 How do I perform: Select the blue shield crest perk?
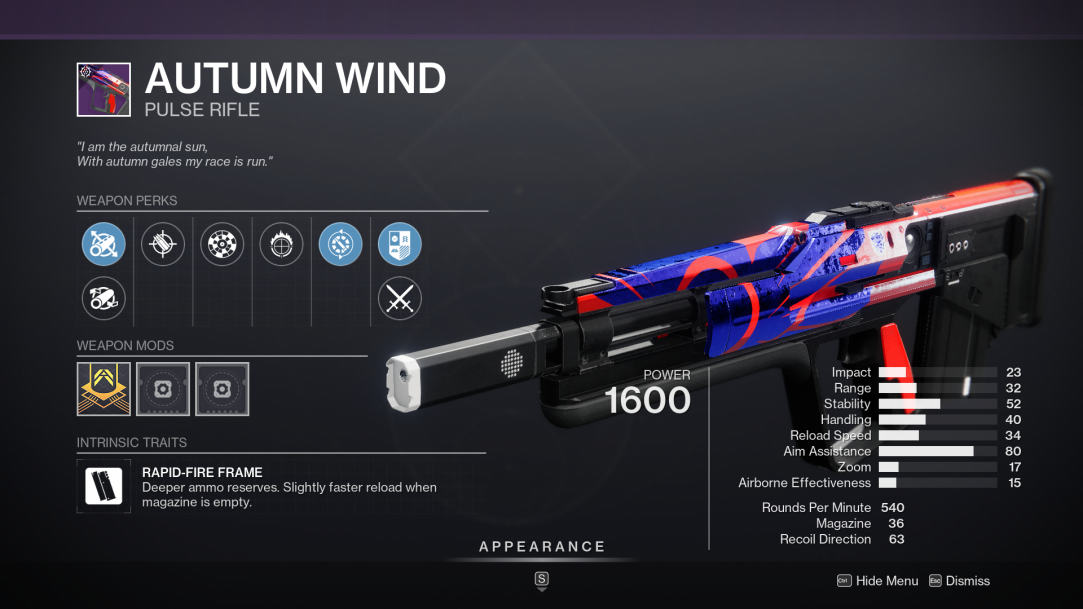(x=399, y=244)
